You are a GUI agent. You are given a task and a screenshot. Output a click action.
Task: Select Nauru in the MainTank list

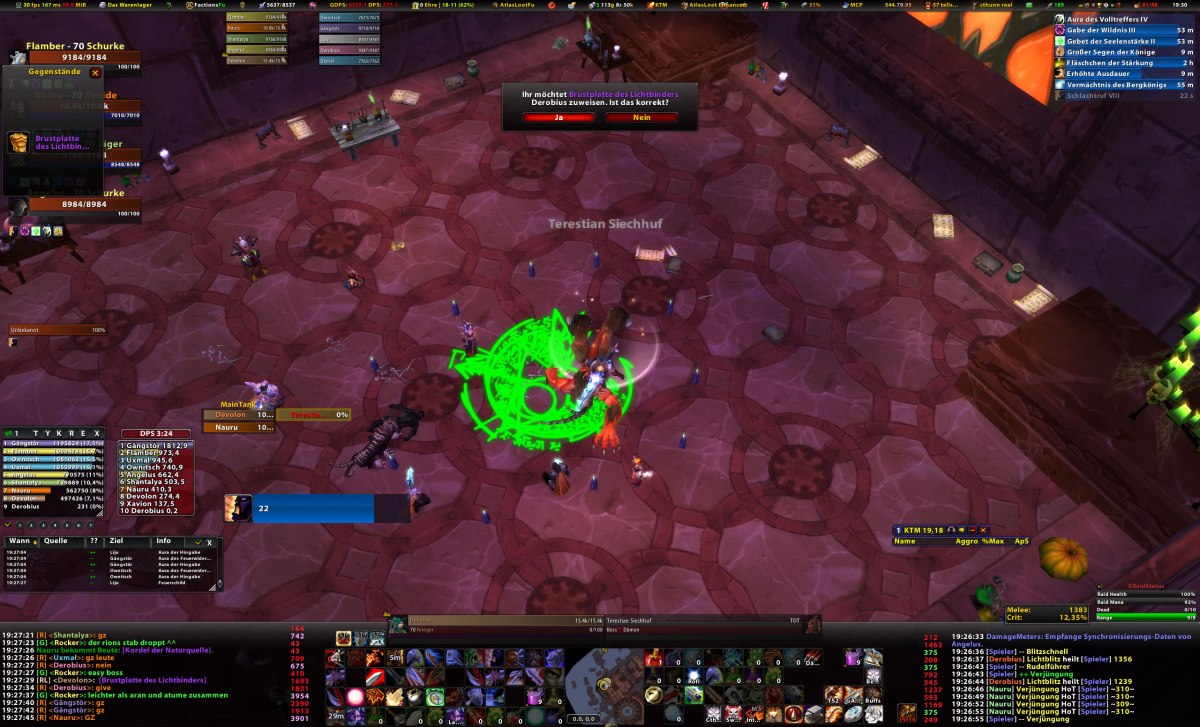(239, 427)
